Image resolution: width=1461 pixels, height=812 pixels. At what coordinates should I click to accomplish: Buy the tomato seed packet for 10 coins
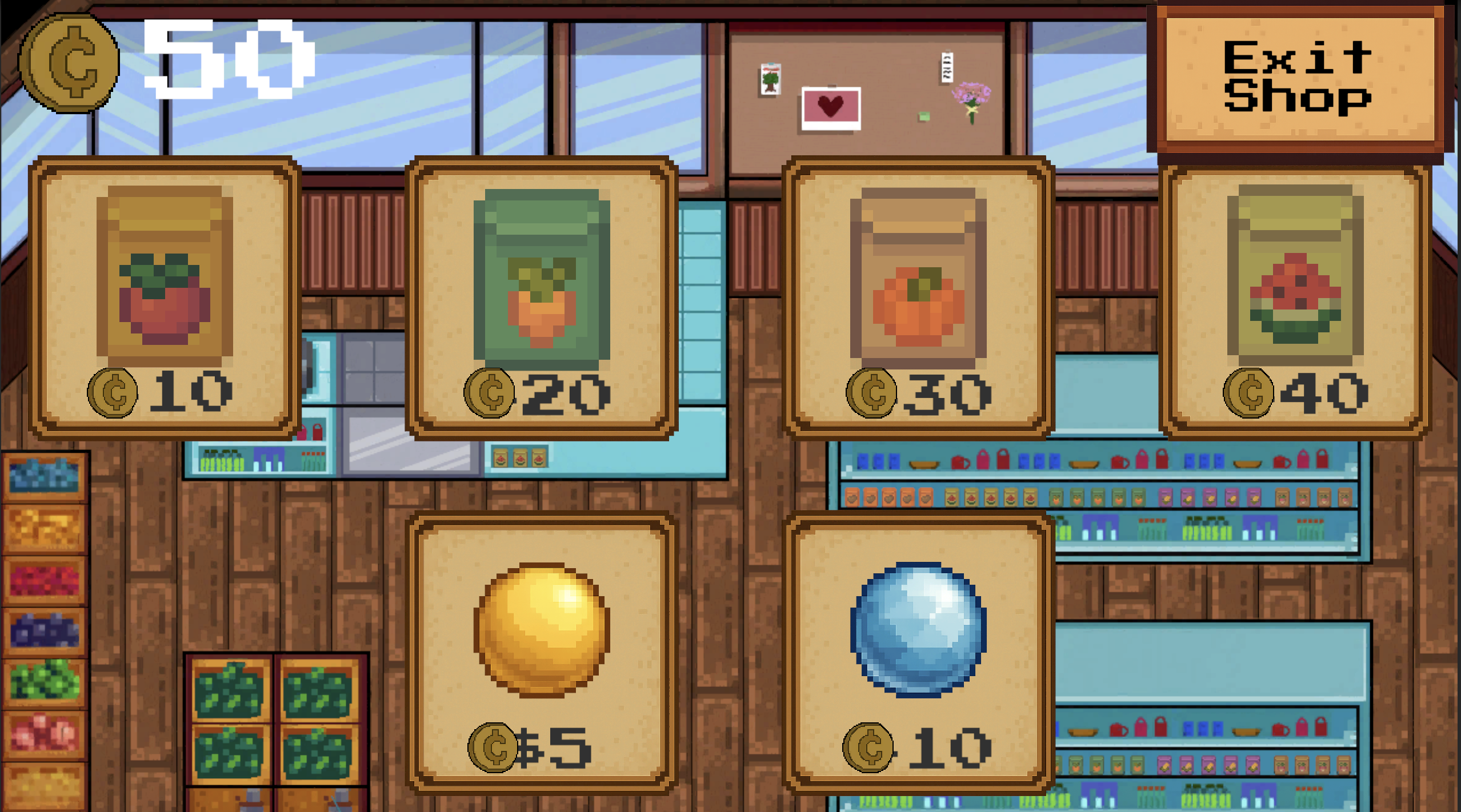[166, 297]
